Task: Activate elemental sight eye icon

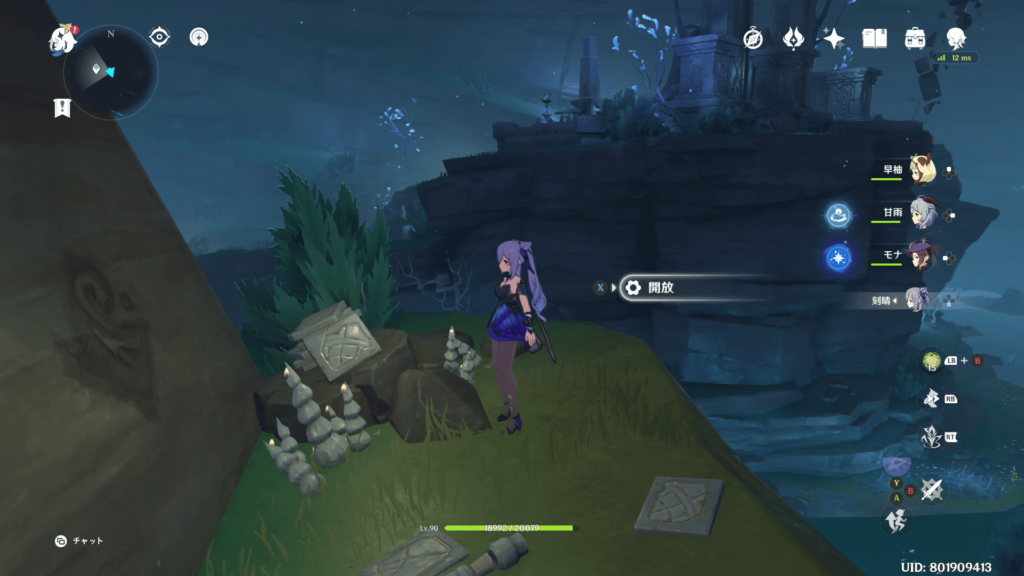Action: tap(159, 37)
